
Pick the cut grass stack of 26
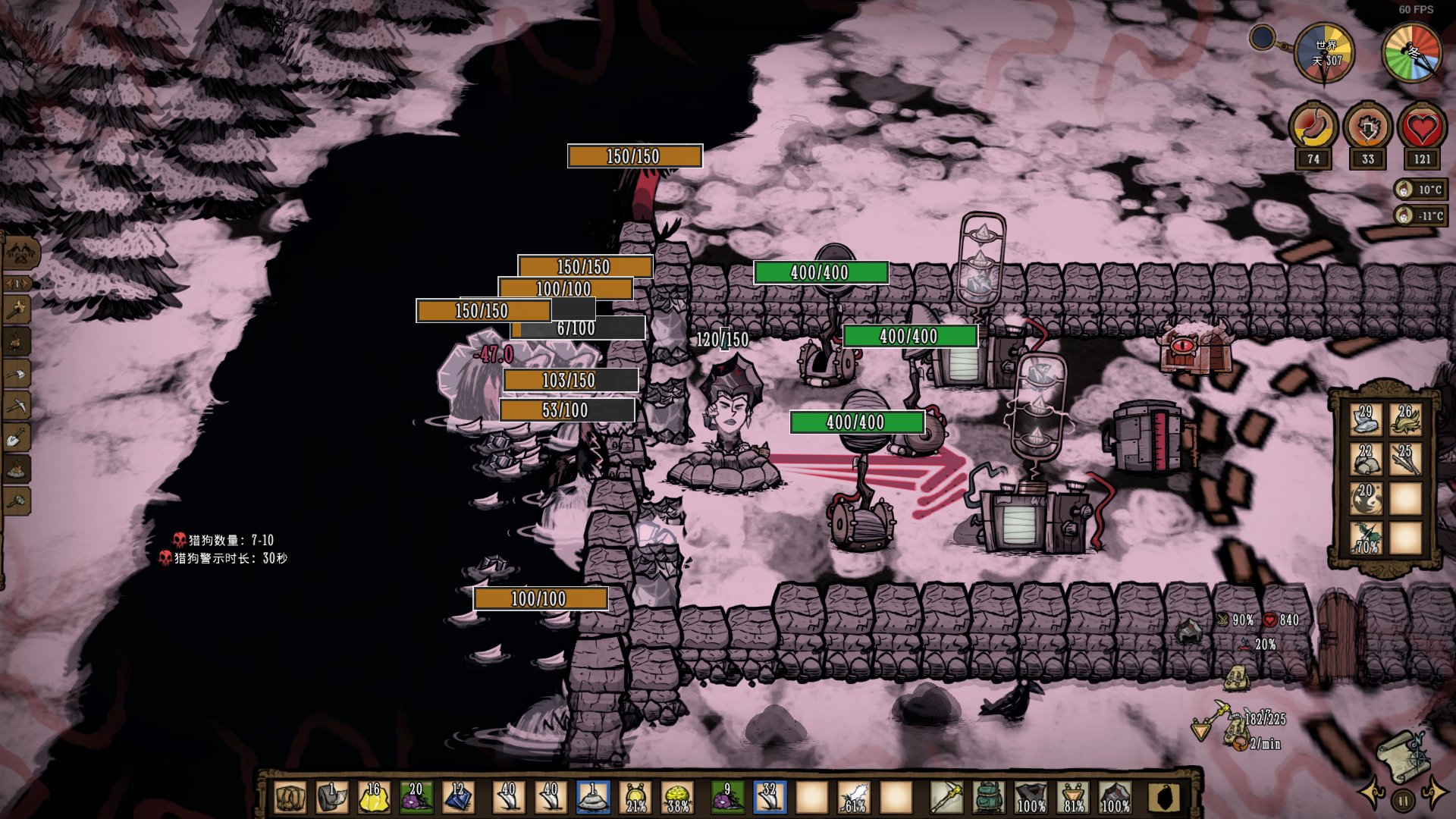[1405, 419]
